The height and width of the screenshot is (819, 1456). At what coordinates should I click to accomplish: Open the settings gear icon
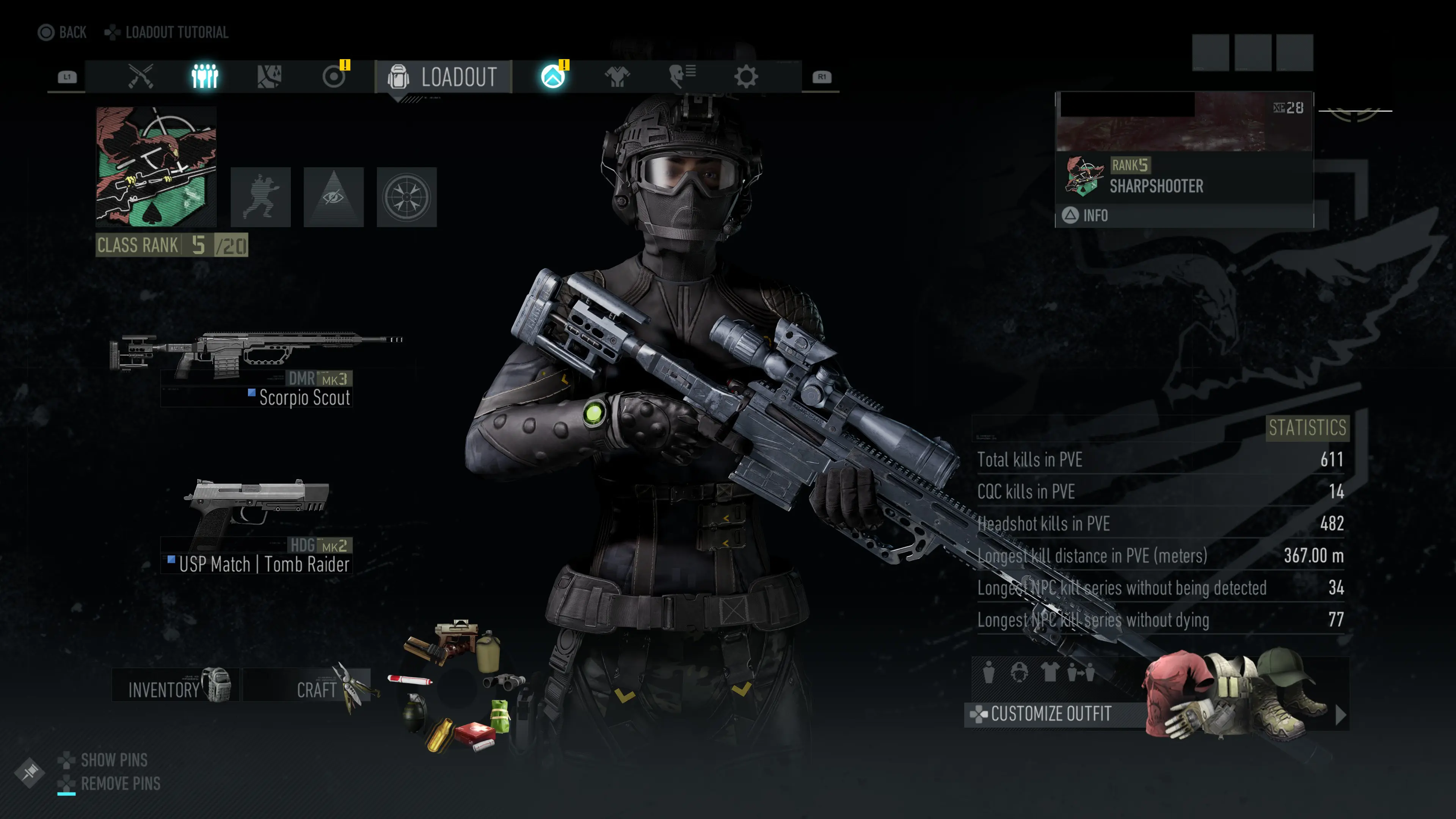[x=746, y=76]
